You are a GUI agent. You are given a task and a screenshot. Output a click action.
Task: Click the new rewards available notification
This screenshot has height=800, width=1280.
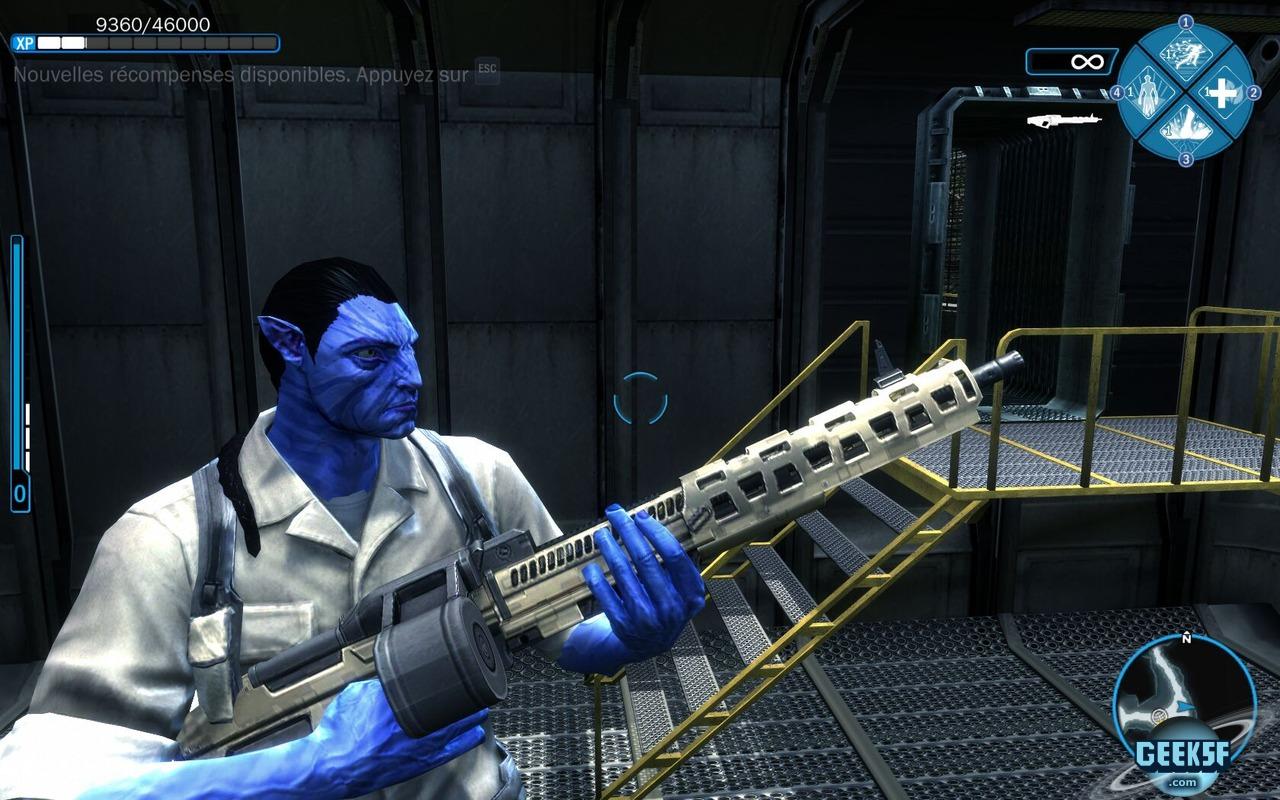tap(241, 74)
